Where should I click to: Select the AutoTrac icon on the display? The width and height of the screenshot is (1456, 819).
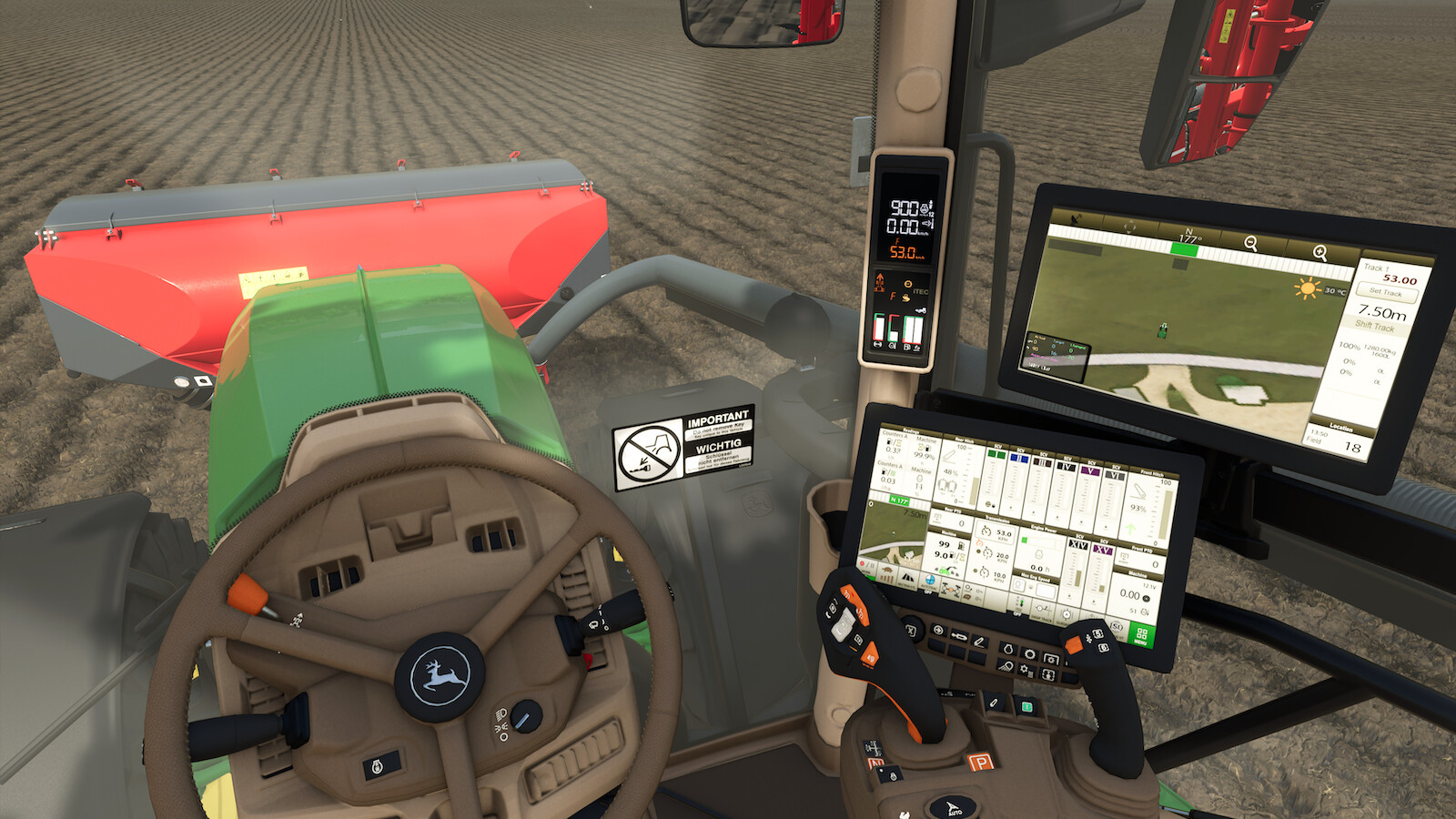tap(929, 581)
